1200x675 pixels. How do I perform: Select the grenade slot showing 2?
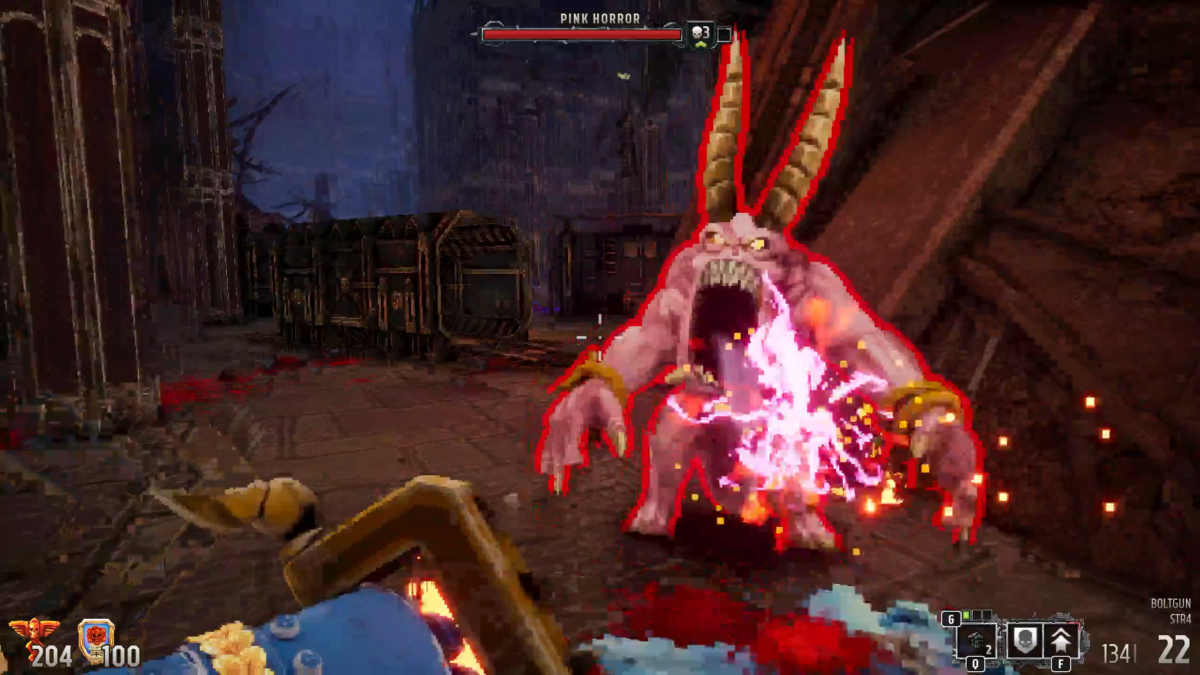coord(976,641)
